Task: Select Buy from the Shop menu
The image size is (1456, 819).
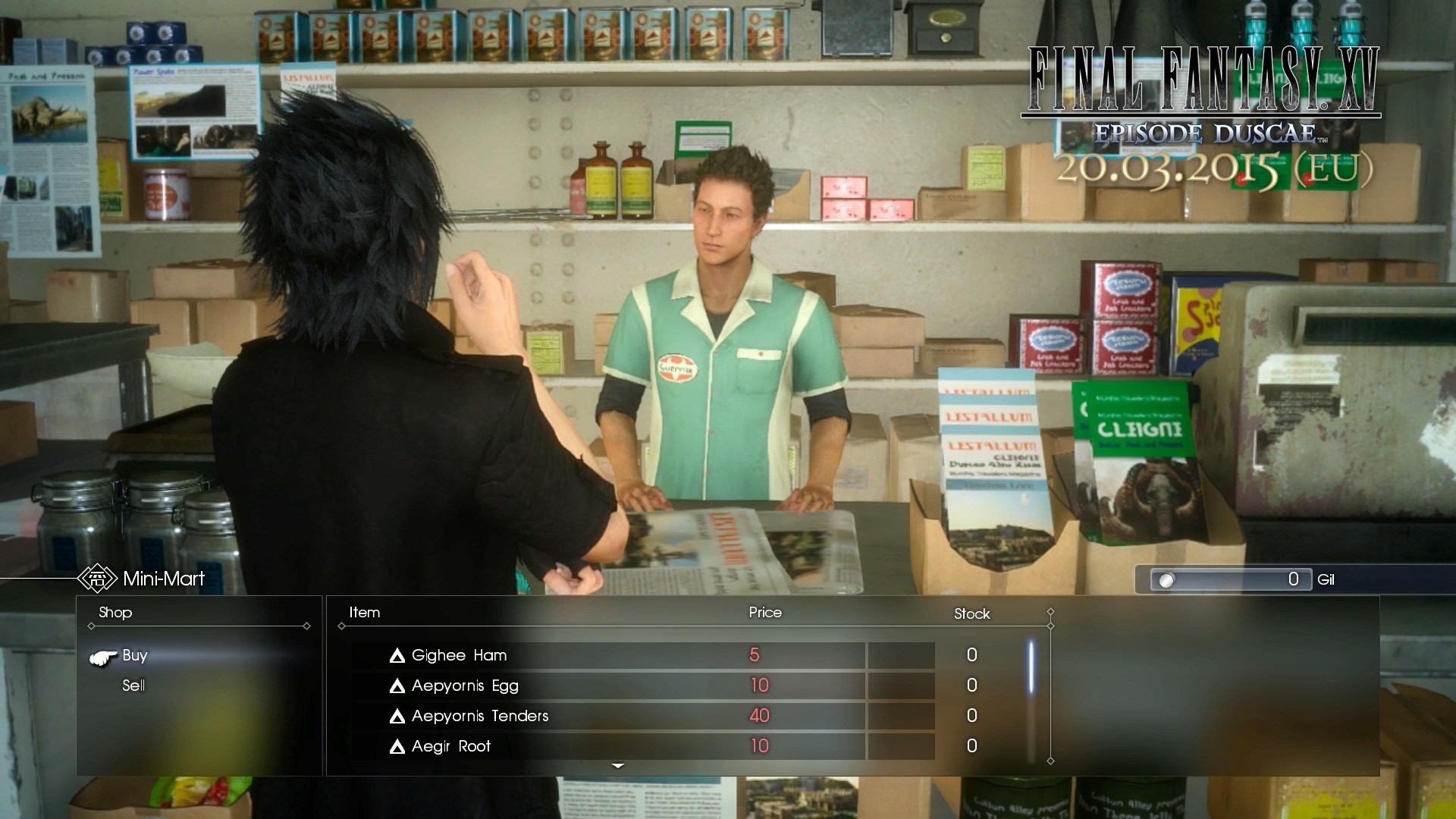Action: tap(134, 656)
